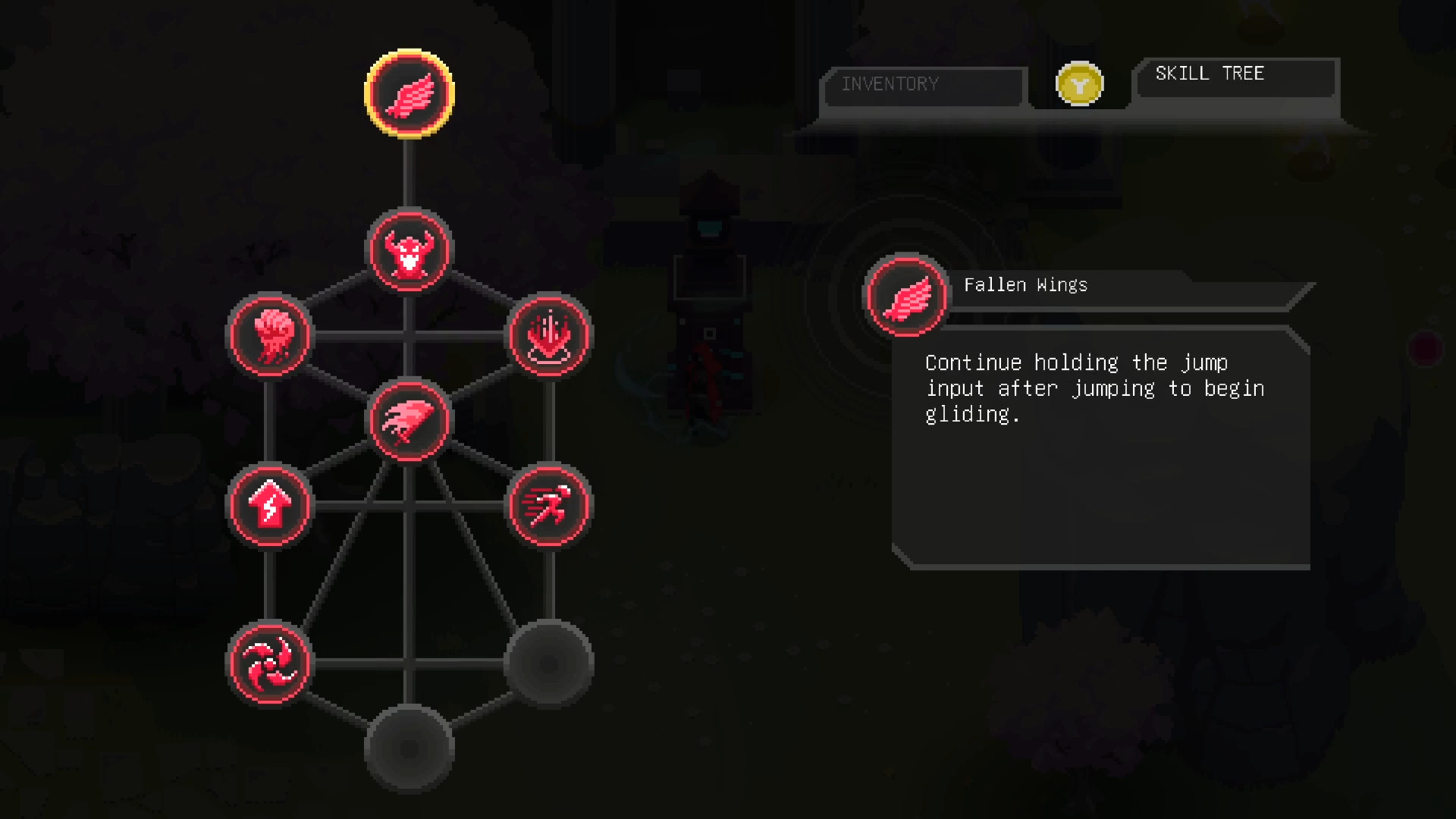Select the sprinting figure skill node

click(x=548, y=507)
